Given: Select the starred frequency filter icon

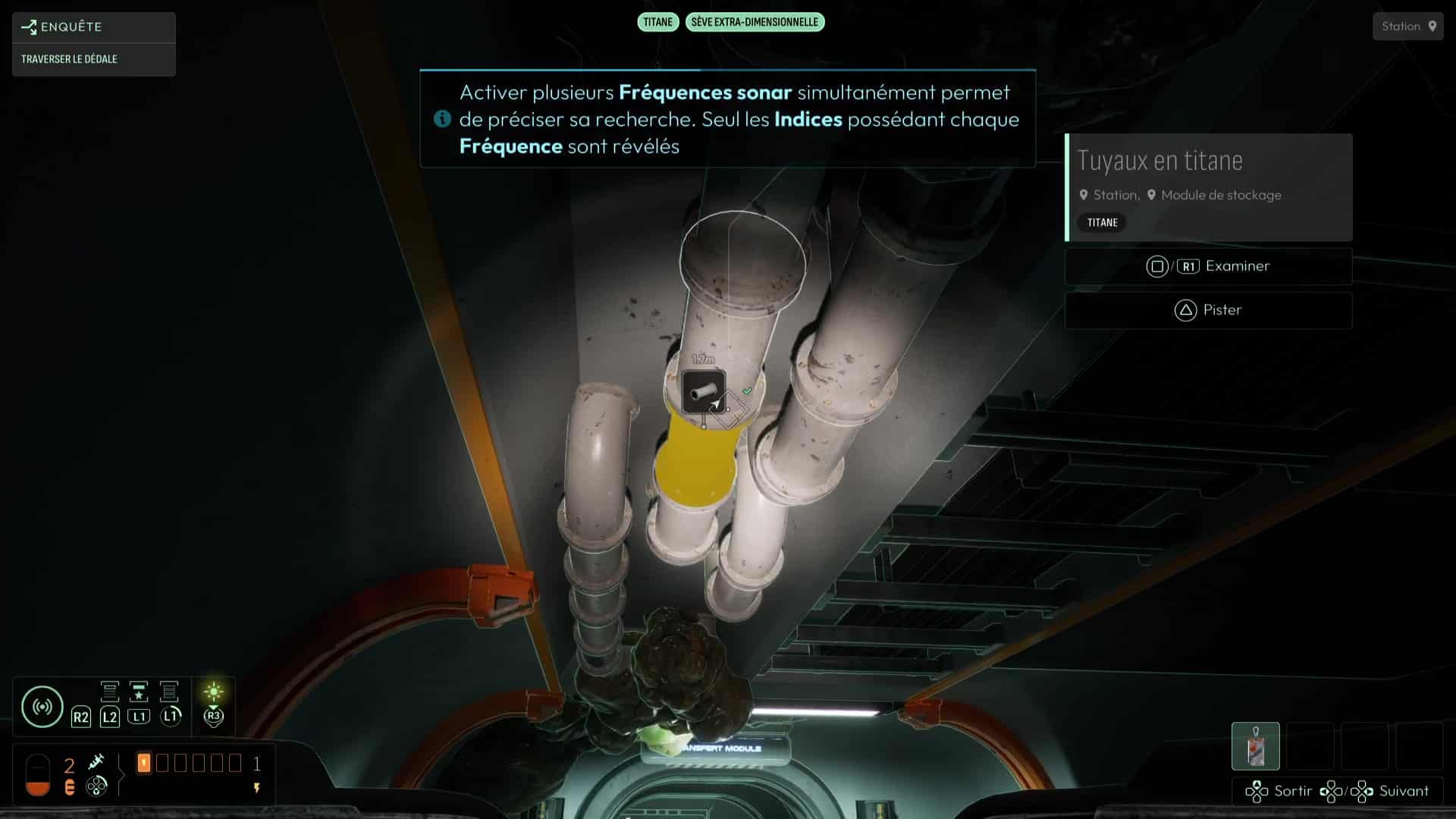Looking at the screenshot, I should coord(139,692).
